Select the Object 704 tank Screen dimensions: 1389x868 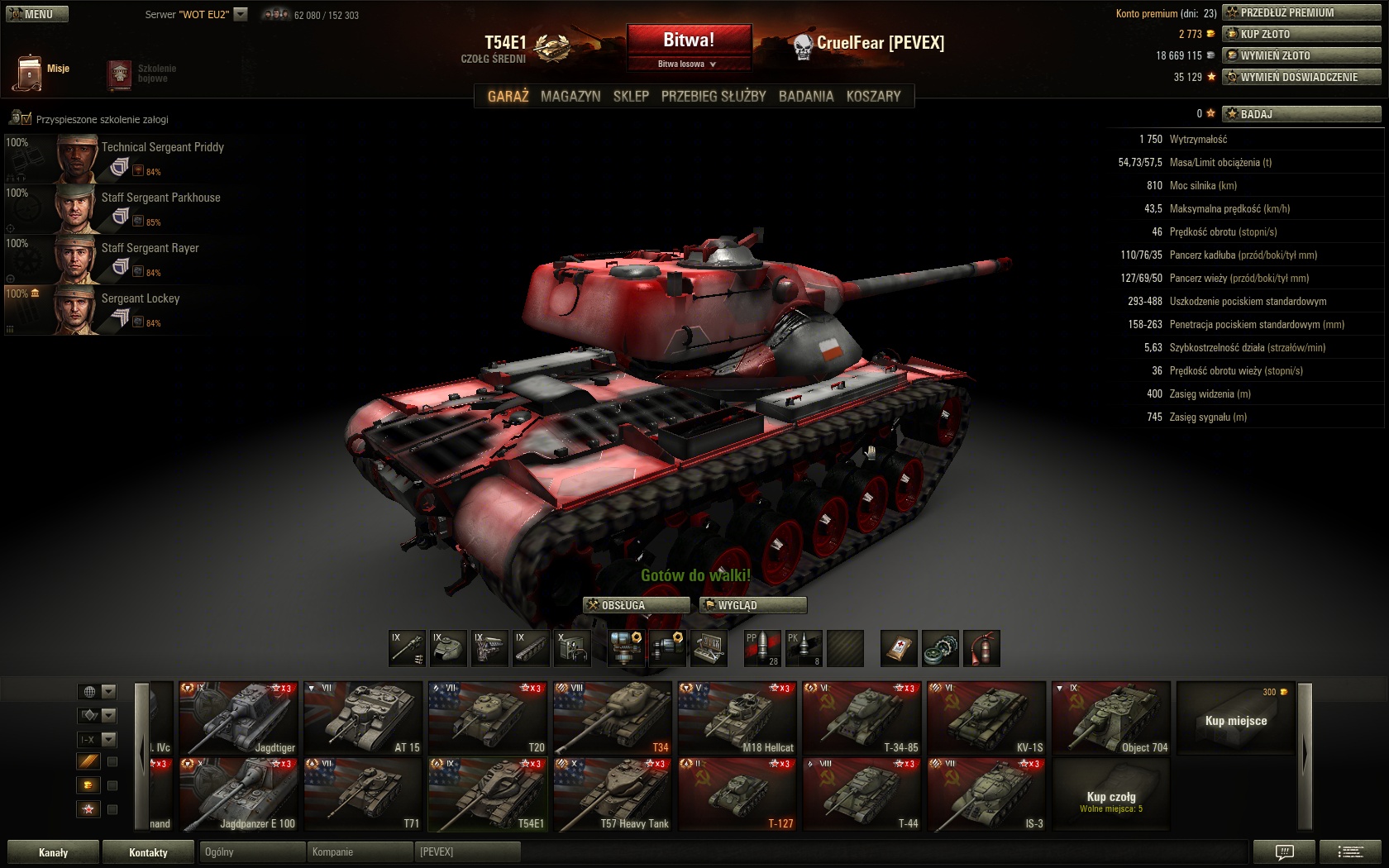tap(1111, 718)
